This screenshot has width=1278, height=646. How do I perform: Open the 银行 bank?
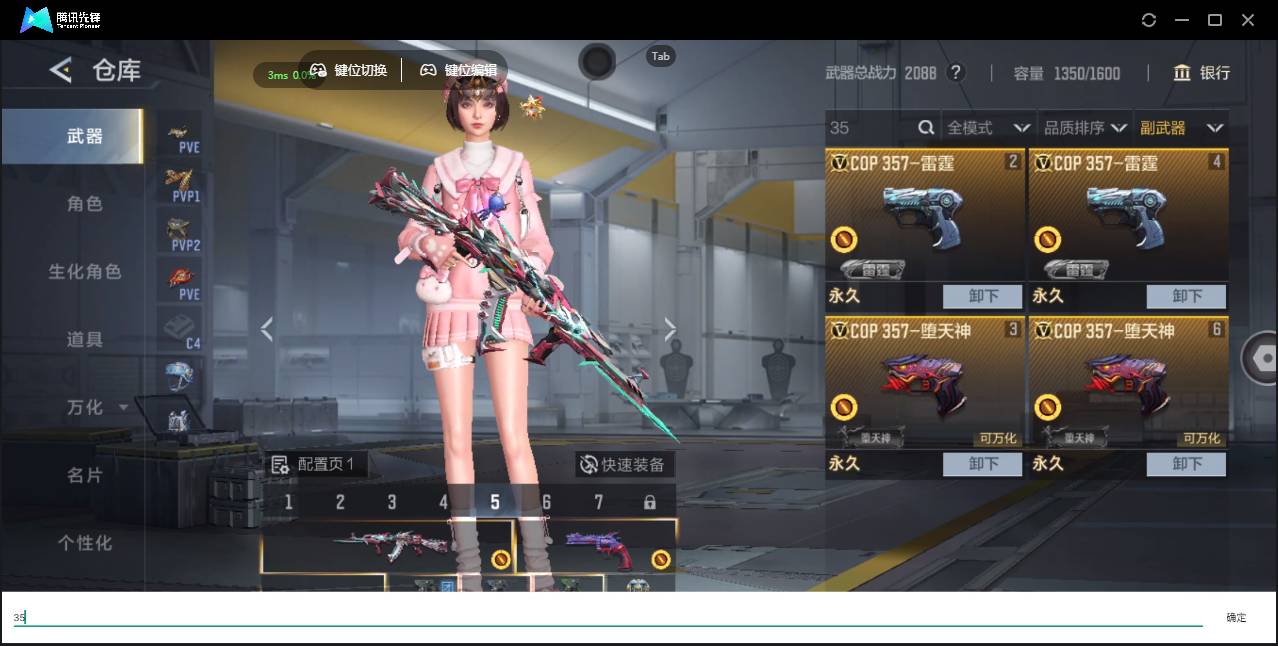click(x=1202, y=73)
